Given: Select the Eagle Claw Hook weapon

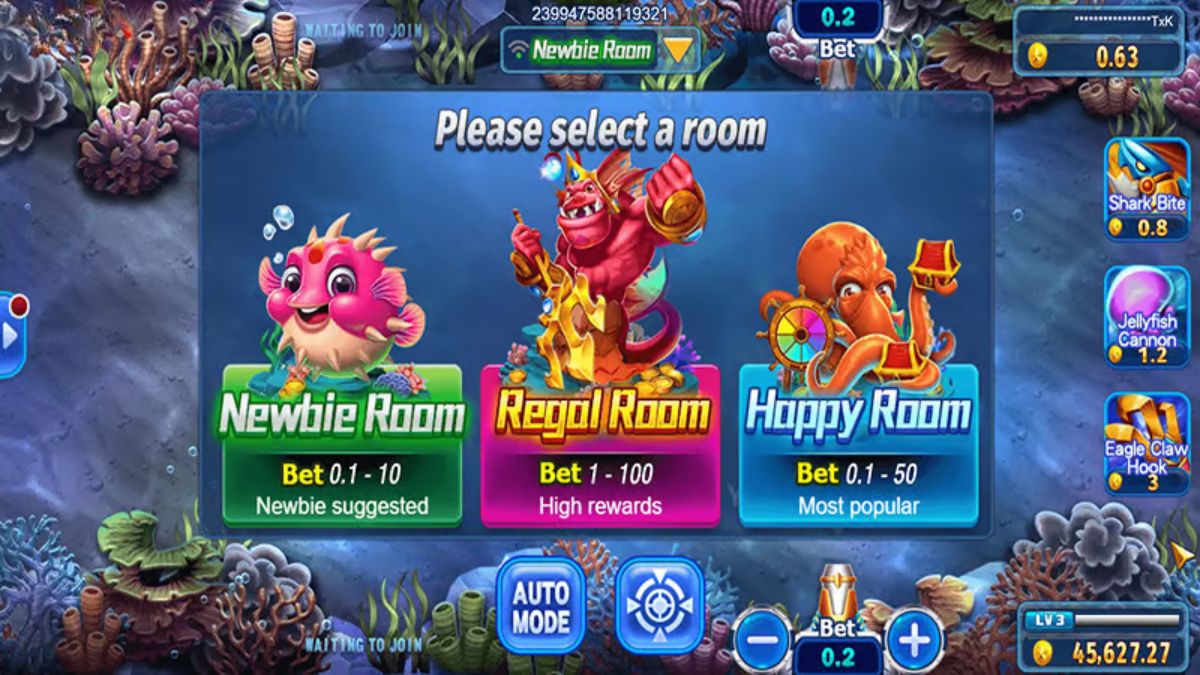Looking at the screenshot, I should (1146, 444).
